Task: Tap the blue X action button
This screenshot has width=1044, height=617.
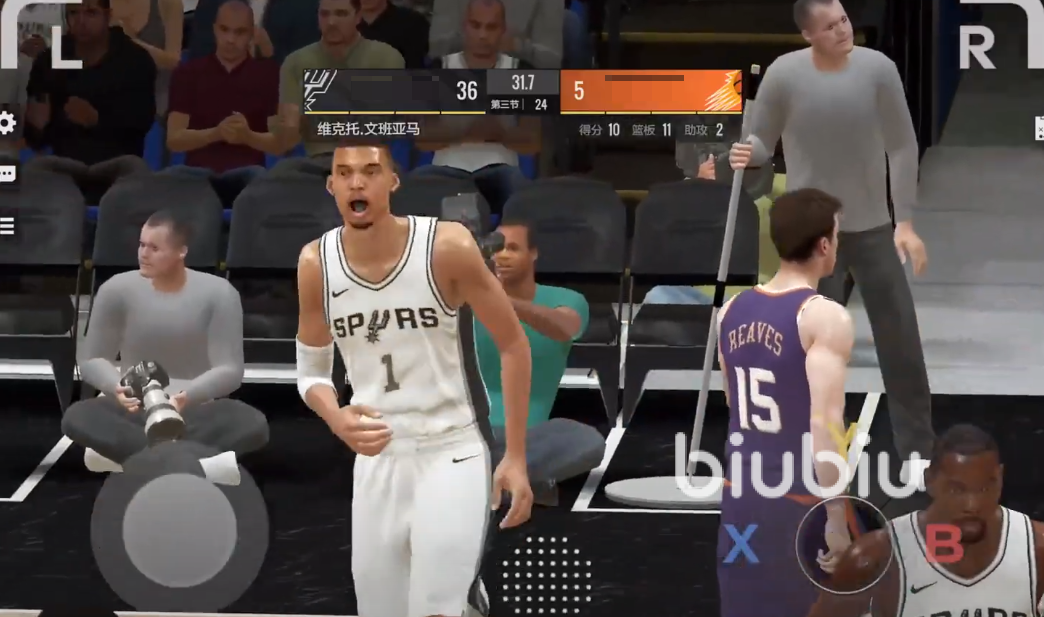Action: [x=741, y=544]
